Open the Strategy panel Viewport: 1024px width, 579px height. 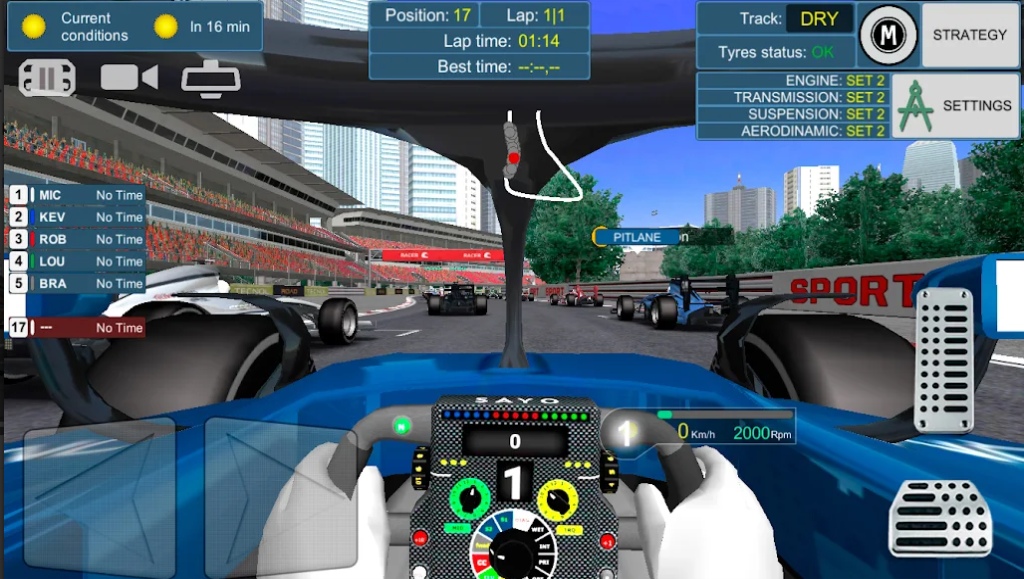[969, 35]
